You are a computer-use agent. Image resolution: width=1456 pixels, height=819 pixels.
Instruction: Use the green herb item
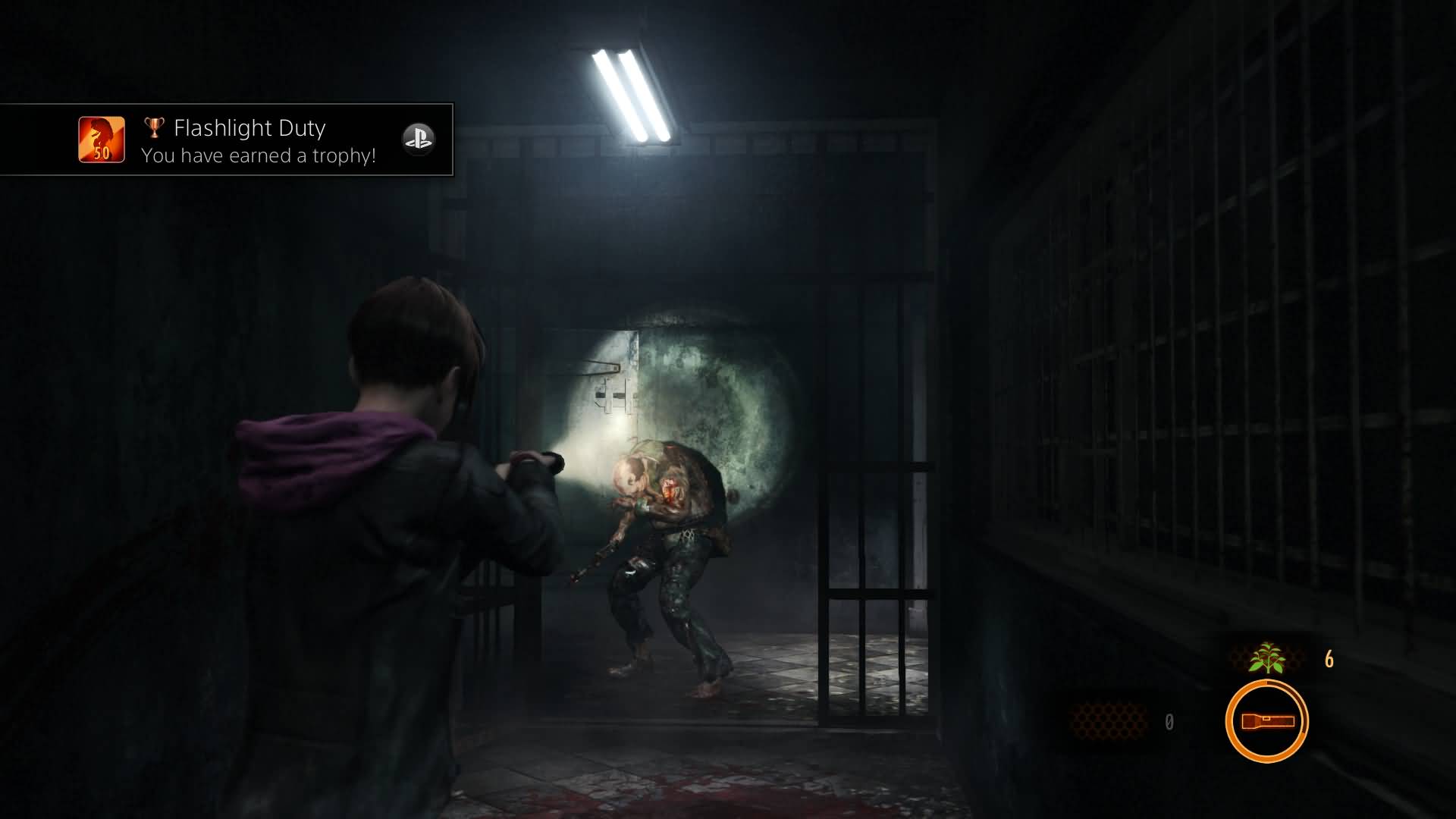tap(1266, 658)
